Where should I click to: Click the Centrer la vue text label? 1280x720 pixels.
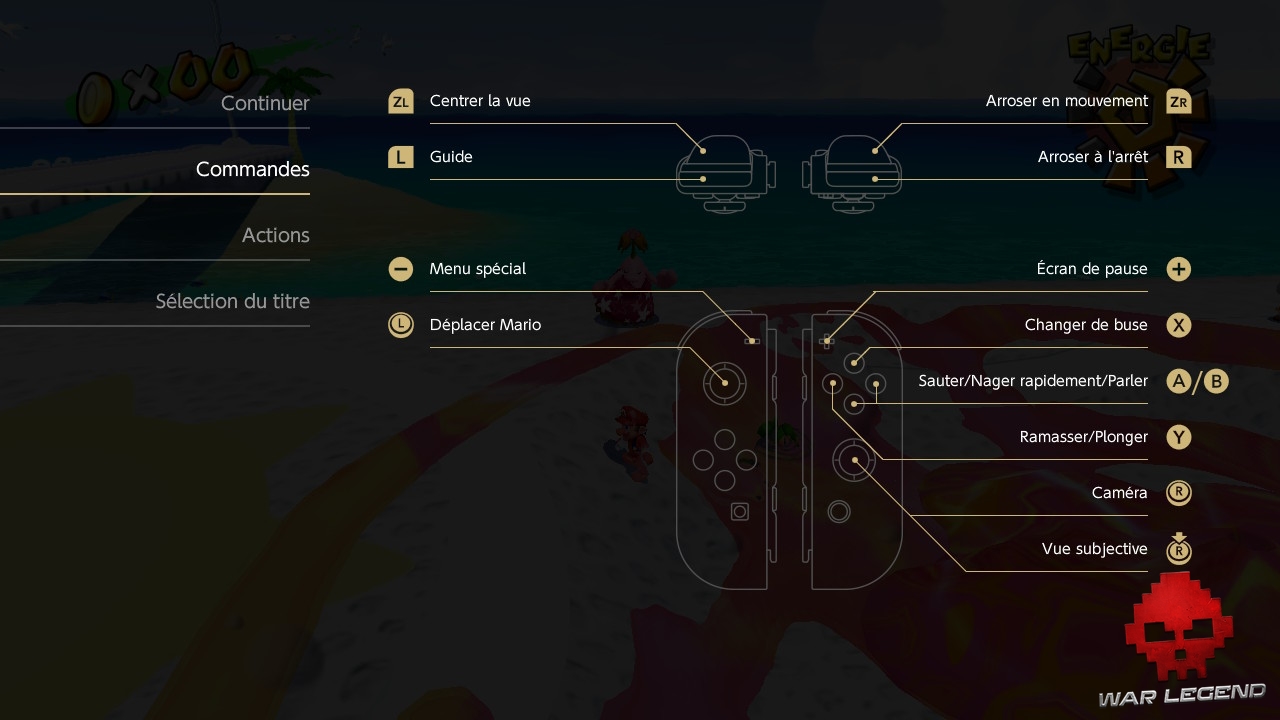tap(480, 101)
